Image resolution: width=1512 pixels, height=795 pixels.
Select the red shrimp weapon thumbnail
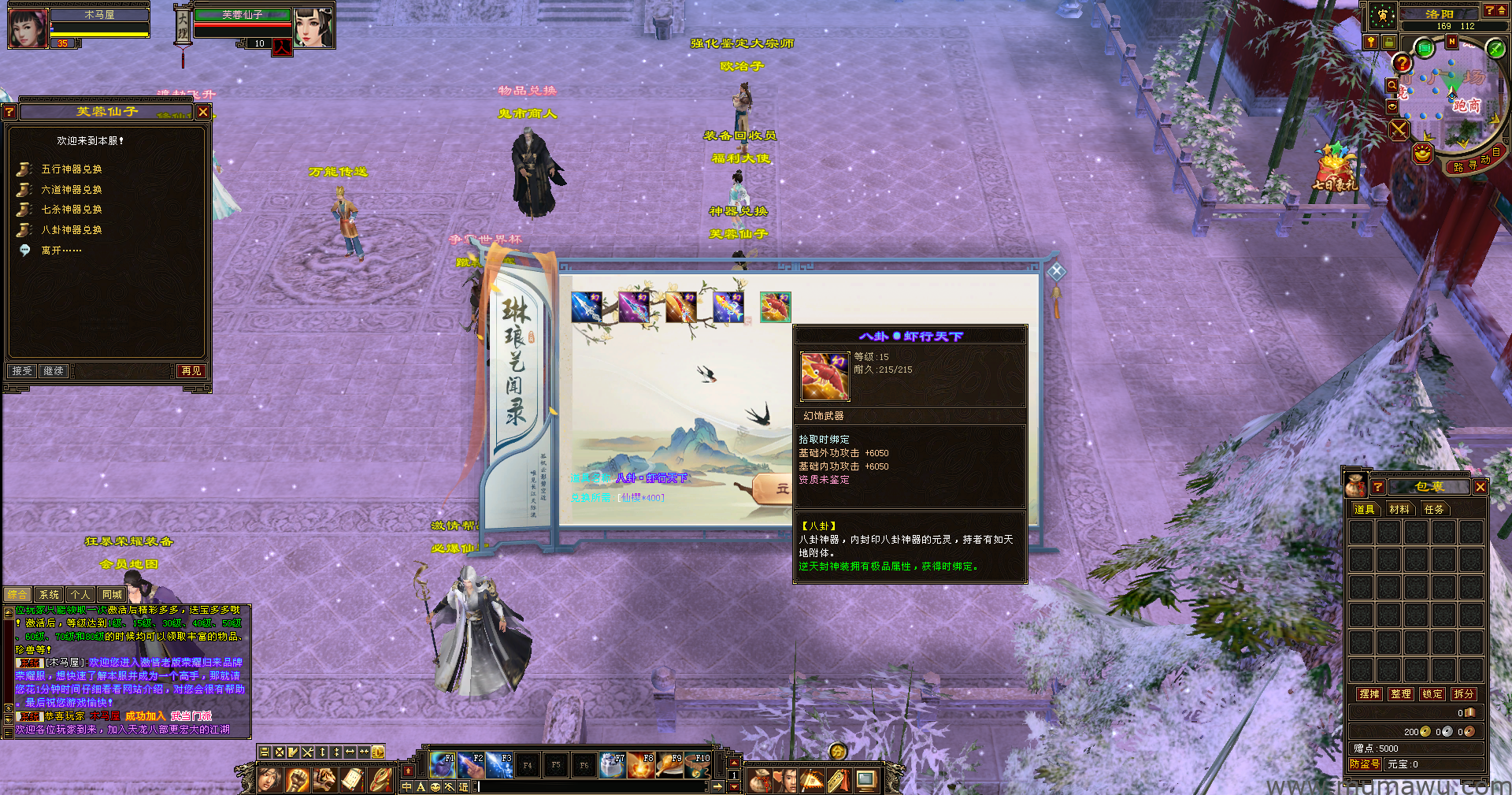(x=775, y=306)
